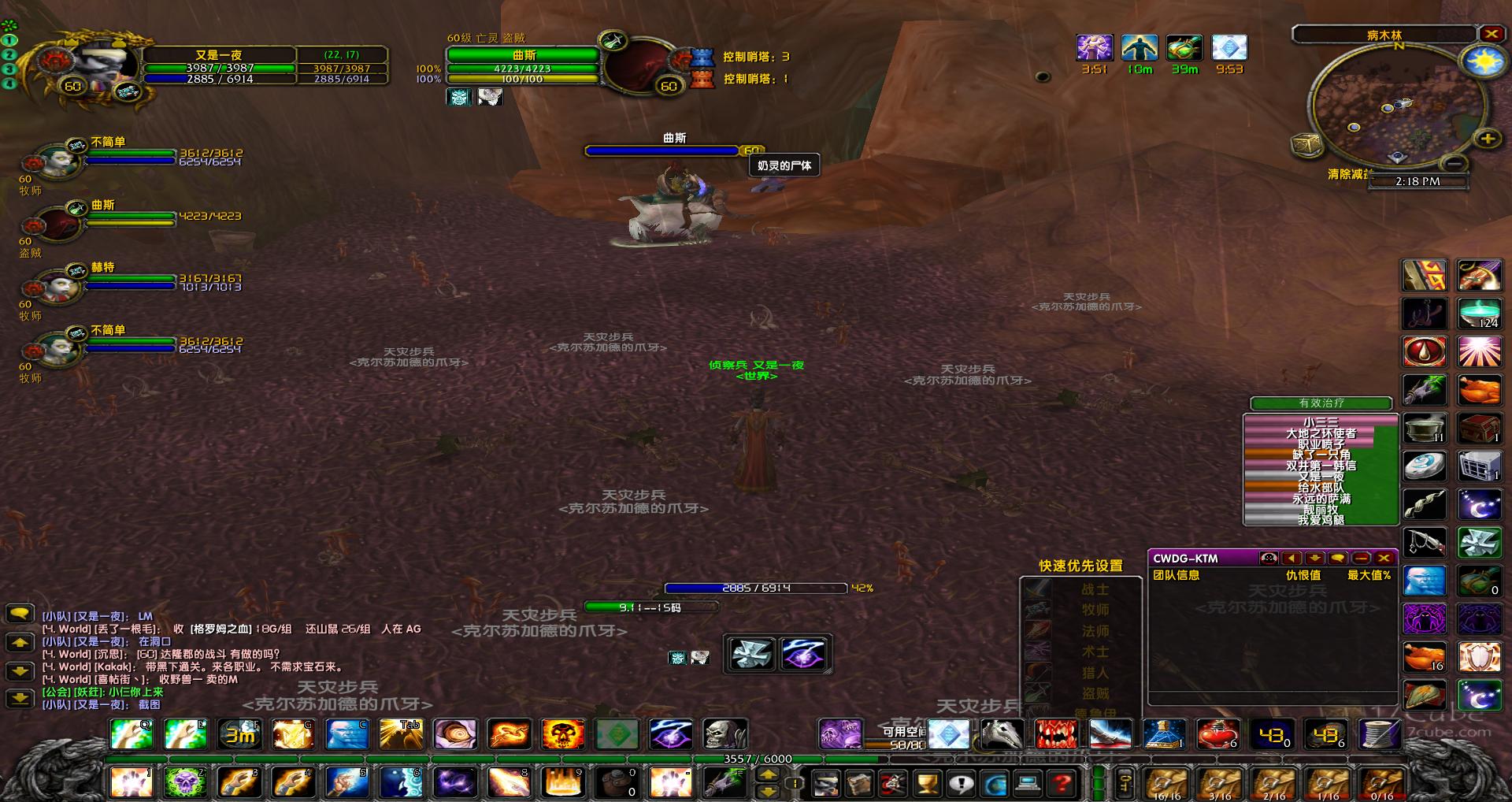Close the minimap with the X button

[1491, 34]
